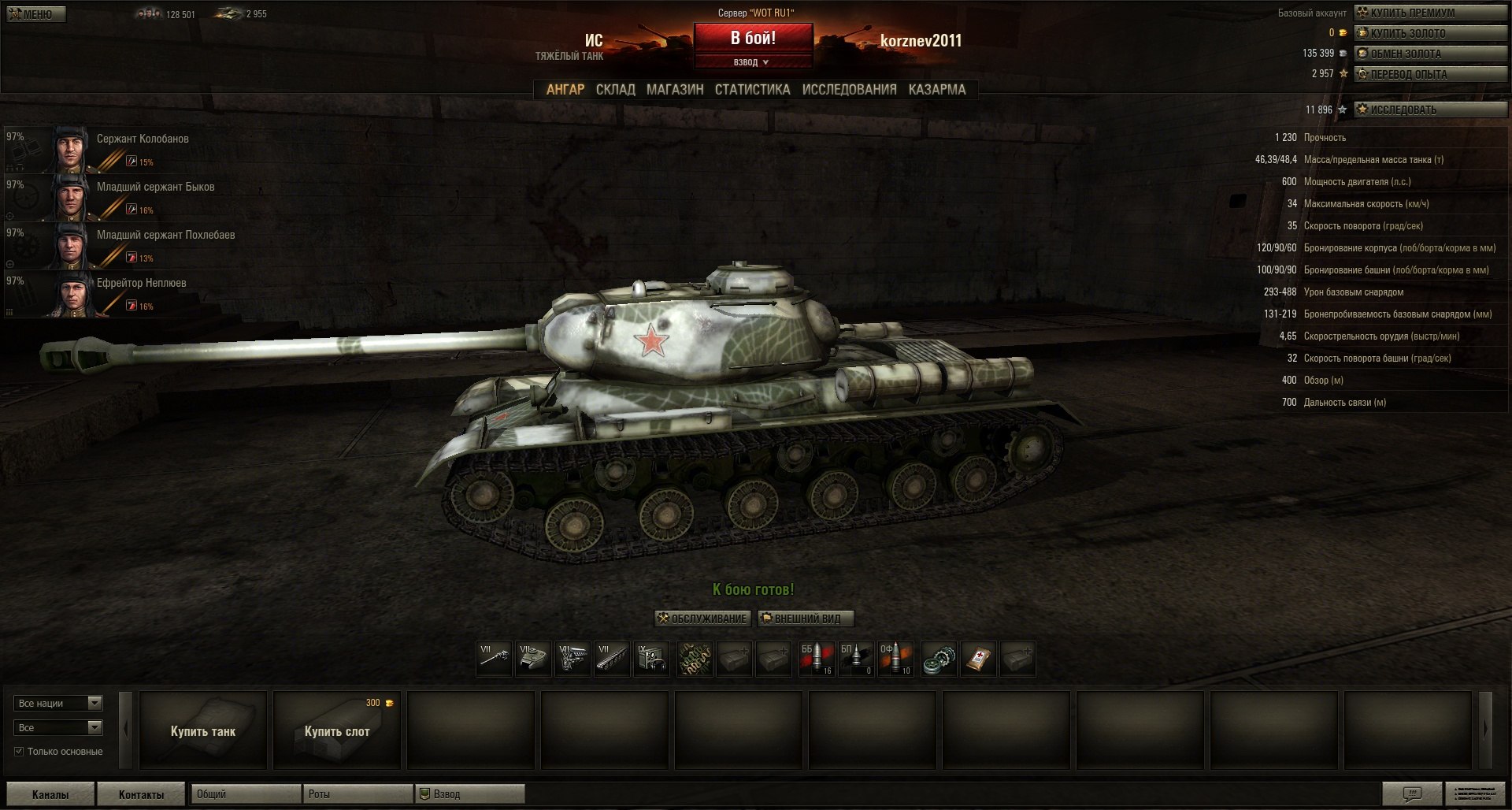Toggle the Только основные checkbox
The width and height of the screenshot is (1512, 810).
(x=19, y=752)
